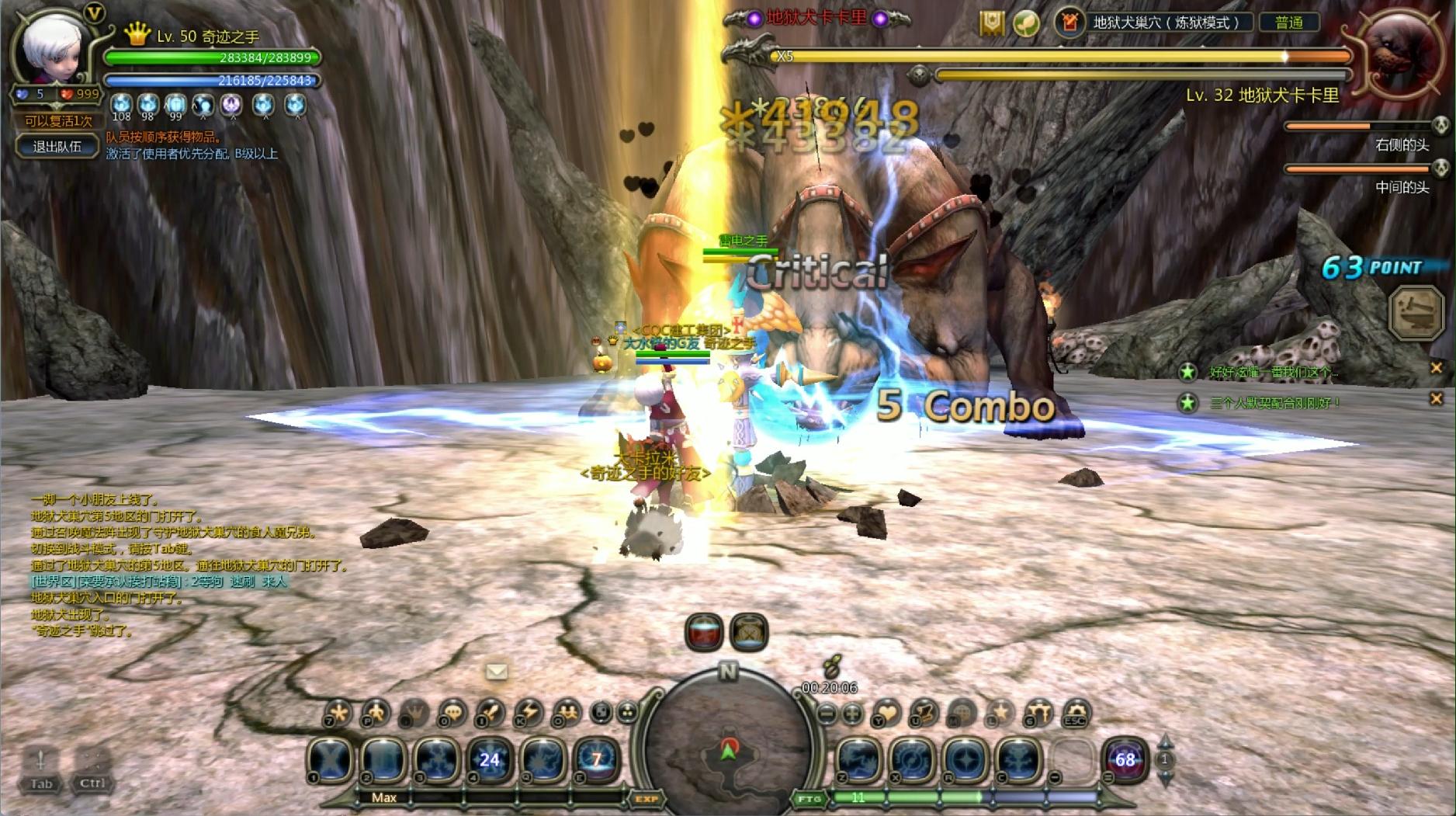This screenshot has height=816, width=1456.
Task: Click the 退出队伍 leave party button
Action: pyautogui.click(x=57, y=147)
